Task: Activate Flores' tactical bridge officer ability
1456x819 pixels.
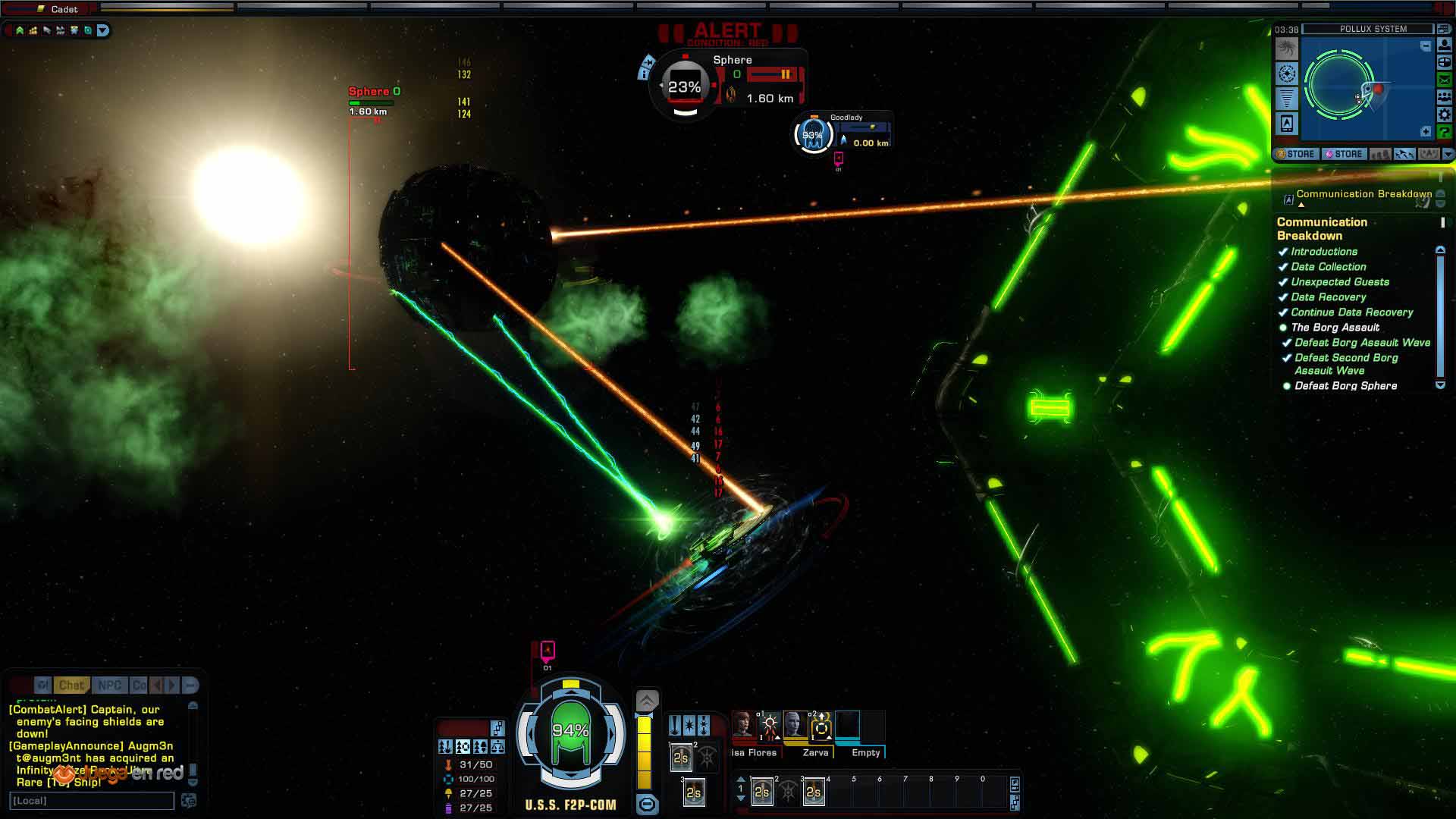Action: pyautogui.click(x=769, y=726)
